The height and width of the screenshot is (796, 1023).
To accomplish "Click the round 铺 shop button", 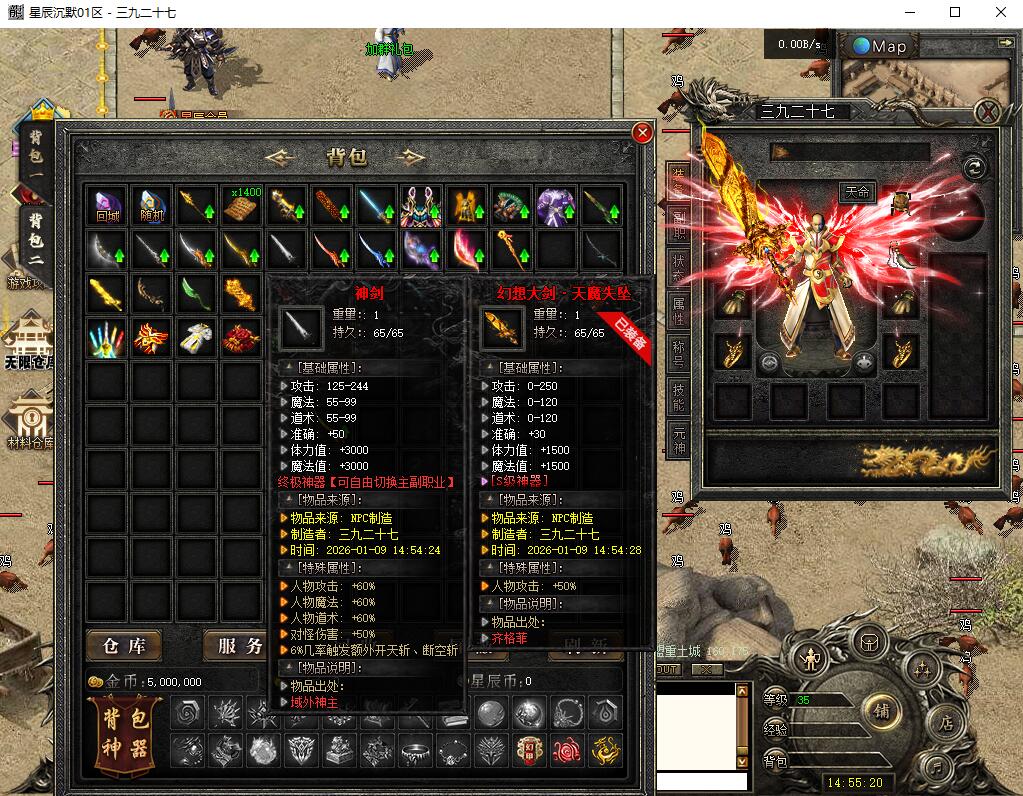I will 882,711.
